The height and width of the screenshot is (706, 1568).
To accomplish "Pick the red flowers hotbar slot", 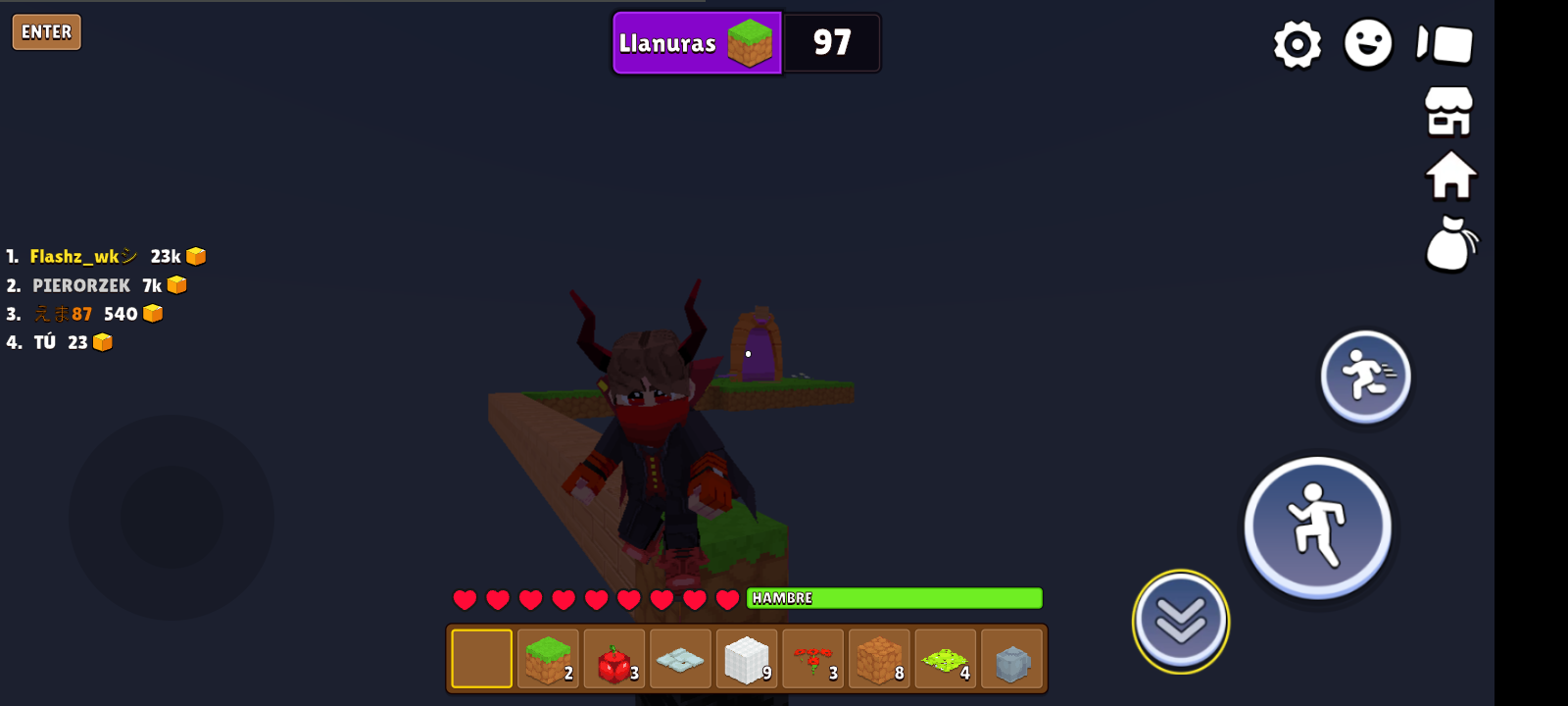I will pyautogui.click(x=813, y=659).
